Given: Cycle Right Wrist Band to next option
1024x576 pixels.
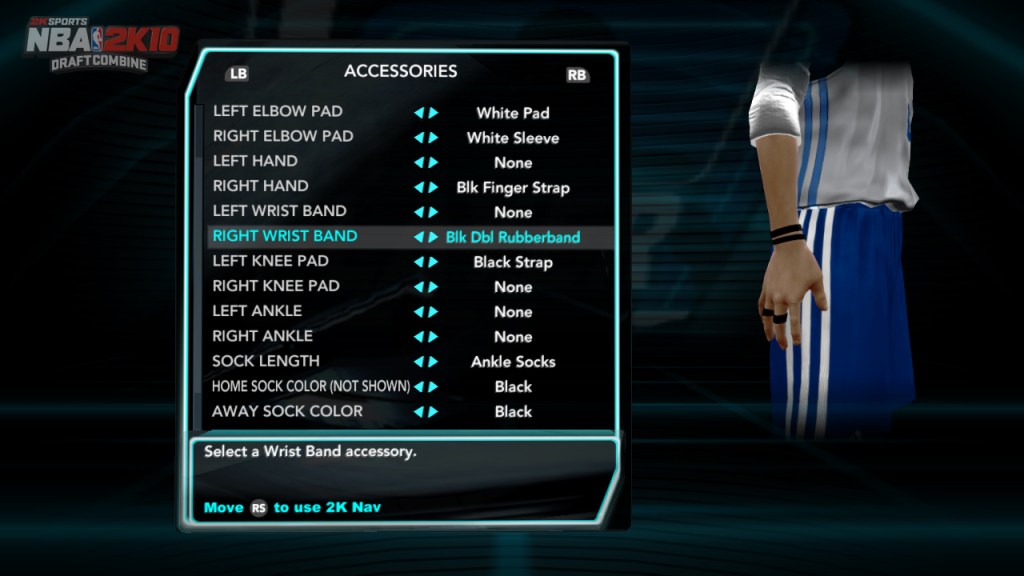Looking at the screenshot, I should [434, 238].
